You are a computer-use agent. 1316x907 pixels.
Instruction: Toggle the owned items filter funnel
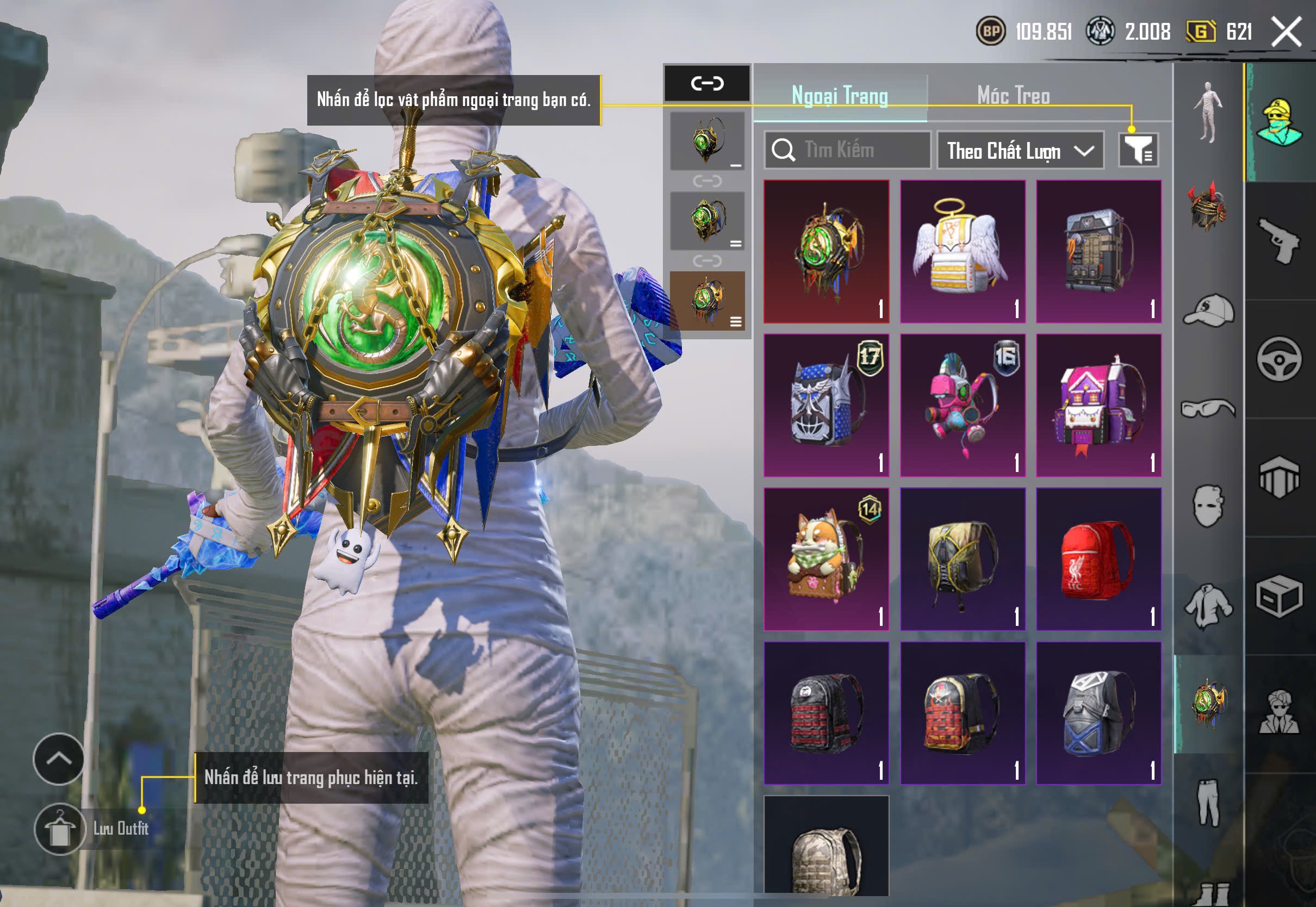(1138, 150)
